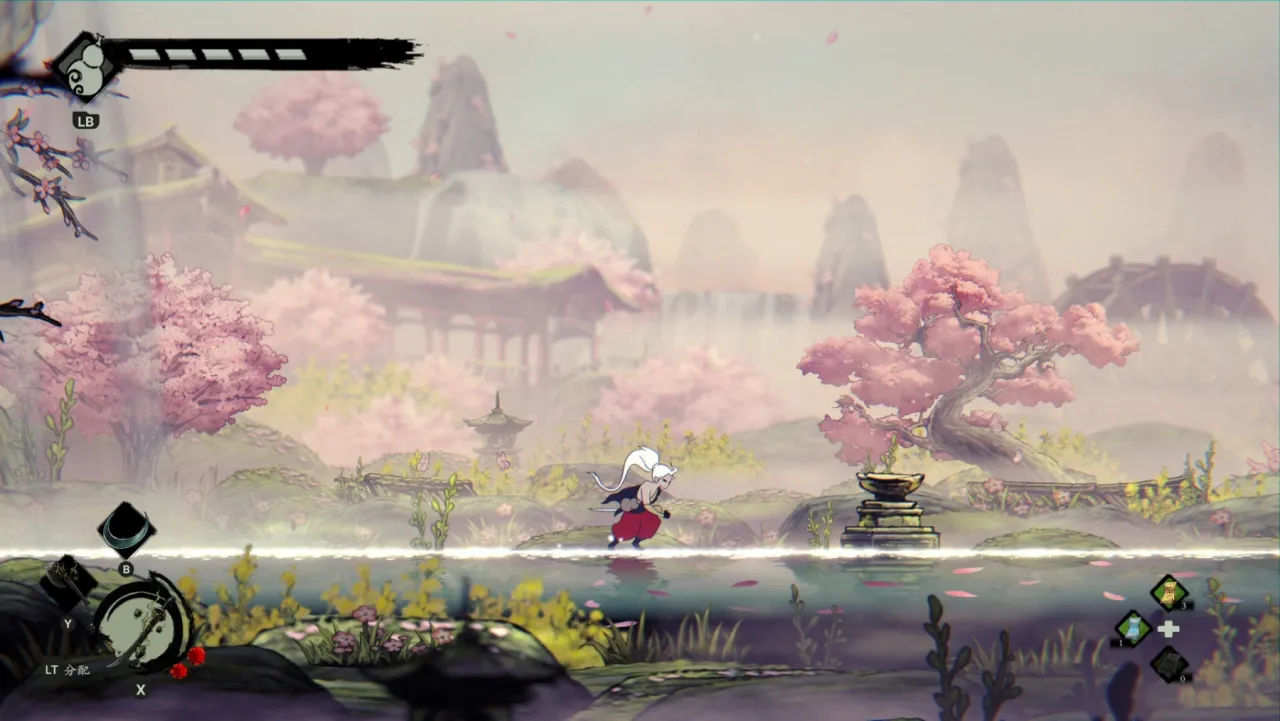Screen dimensions: 1280x721
Task: Click the blue pouch item showing count 1
Action: tap(1131, 629)
